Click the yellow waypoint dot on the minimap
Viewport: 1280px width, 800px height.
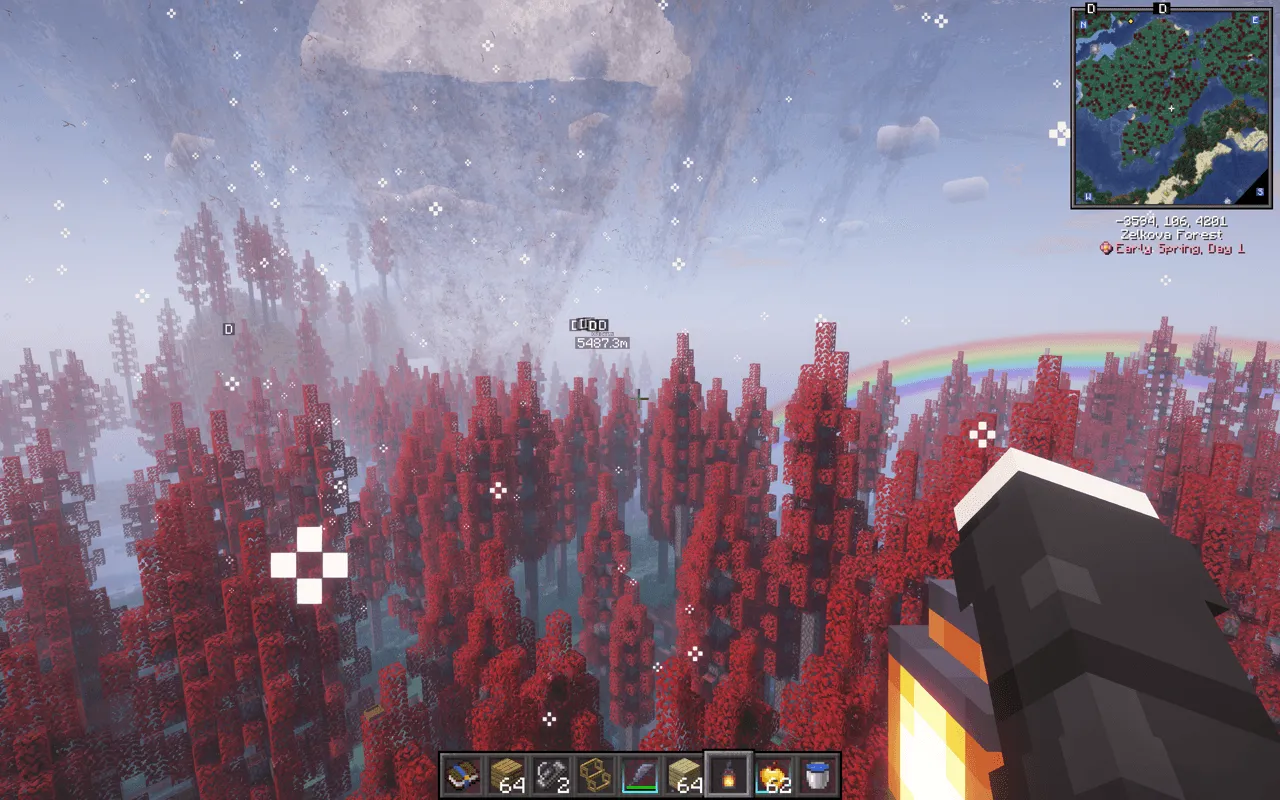(x=1131, y=22)
